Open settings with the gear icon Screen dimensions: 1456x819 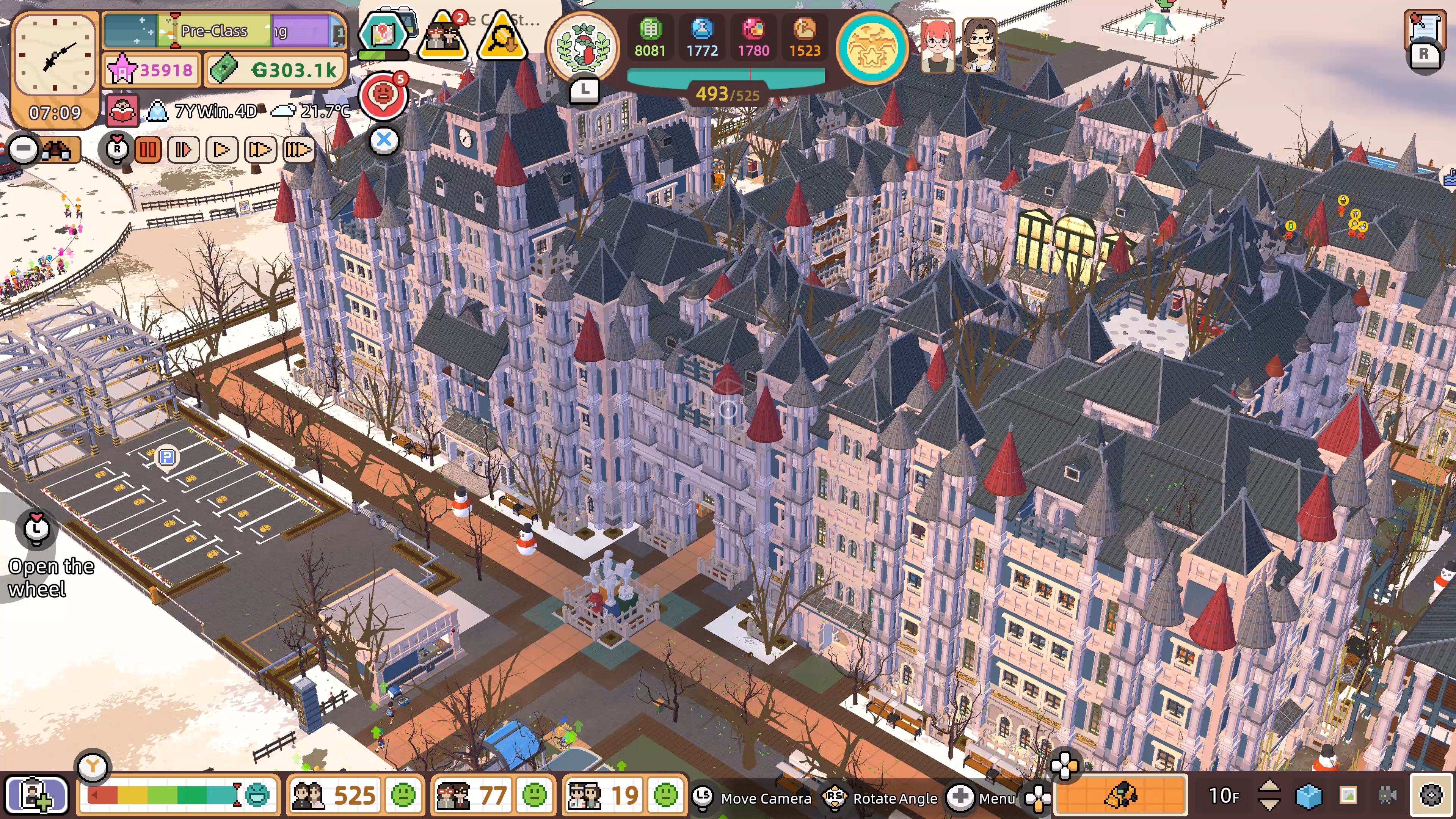[1431, 796]
